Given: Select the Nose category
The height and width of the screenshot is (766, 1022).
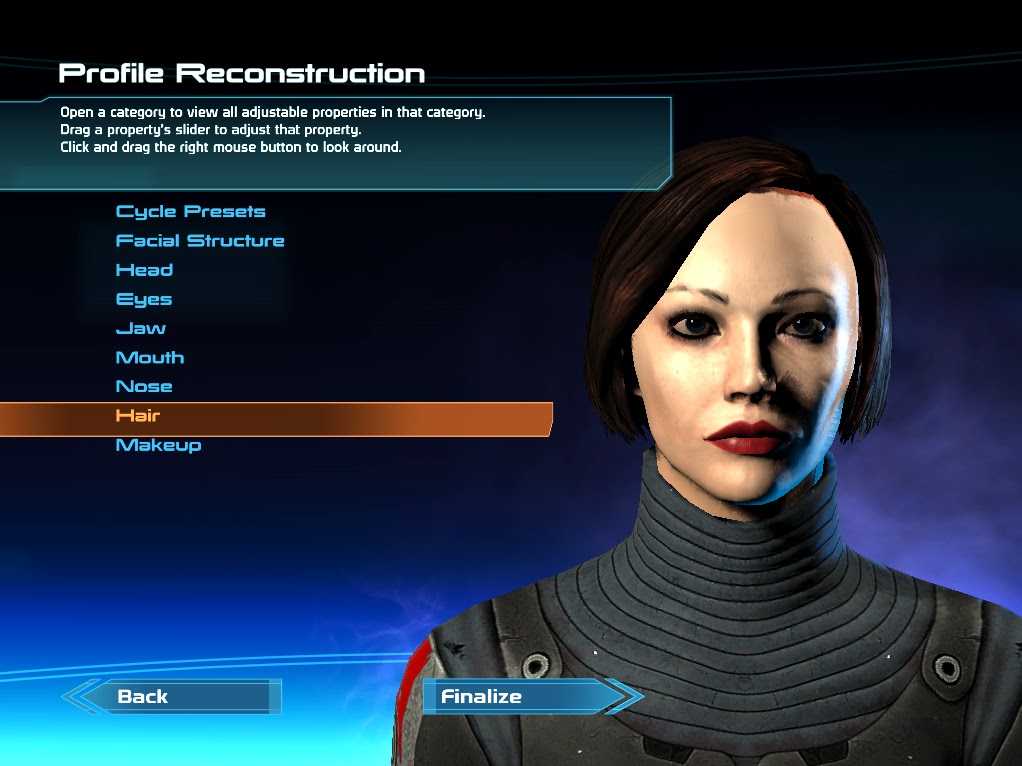Looking at the screenshot, I should click(144, 386).
